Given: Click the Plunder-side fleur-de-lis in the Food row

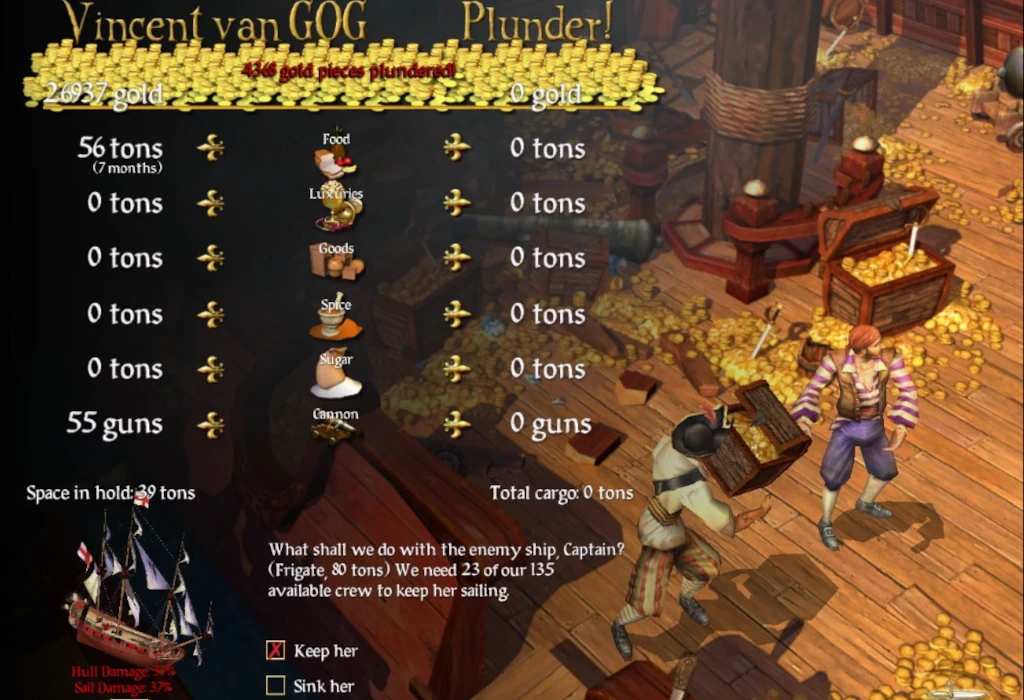Looking at the screenshot, I should tap(457, 148).
